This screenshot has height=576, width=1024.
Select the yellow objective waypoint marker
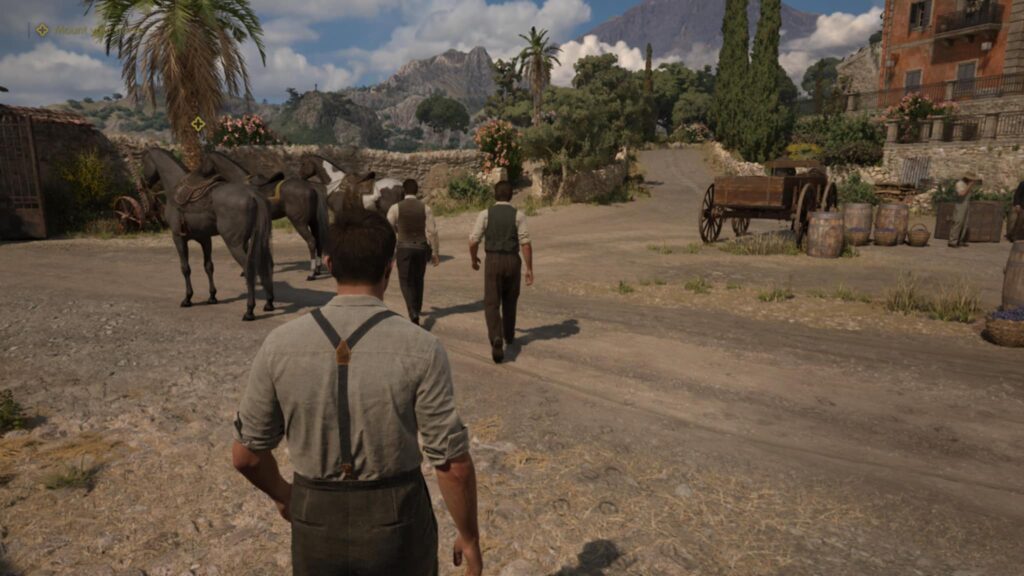tap(198, 124)
